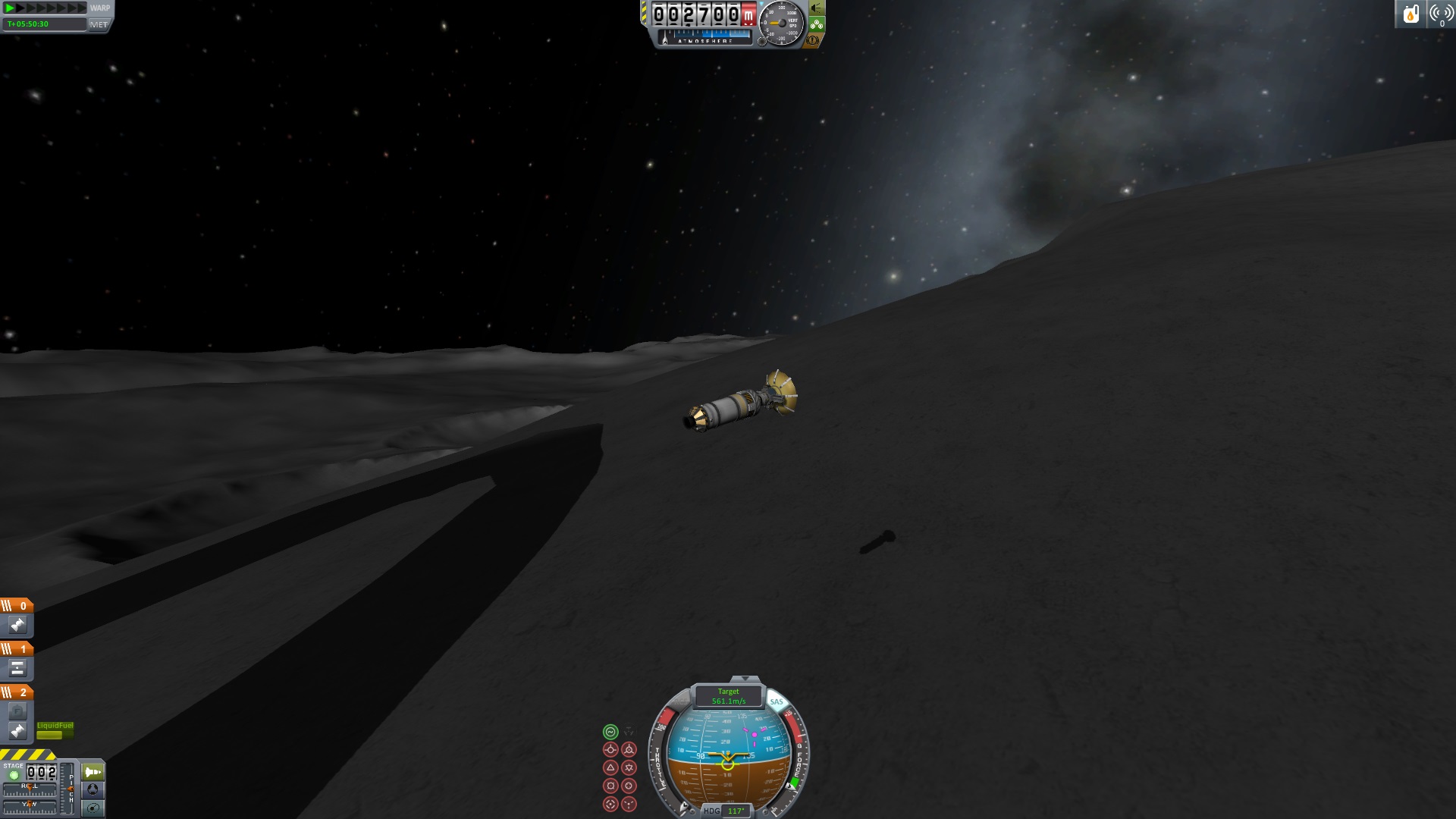This screenshot has height=819, width=1456.
Task: Switch to docking mode button
Action: tap(93, 789)
